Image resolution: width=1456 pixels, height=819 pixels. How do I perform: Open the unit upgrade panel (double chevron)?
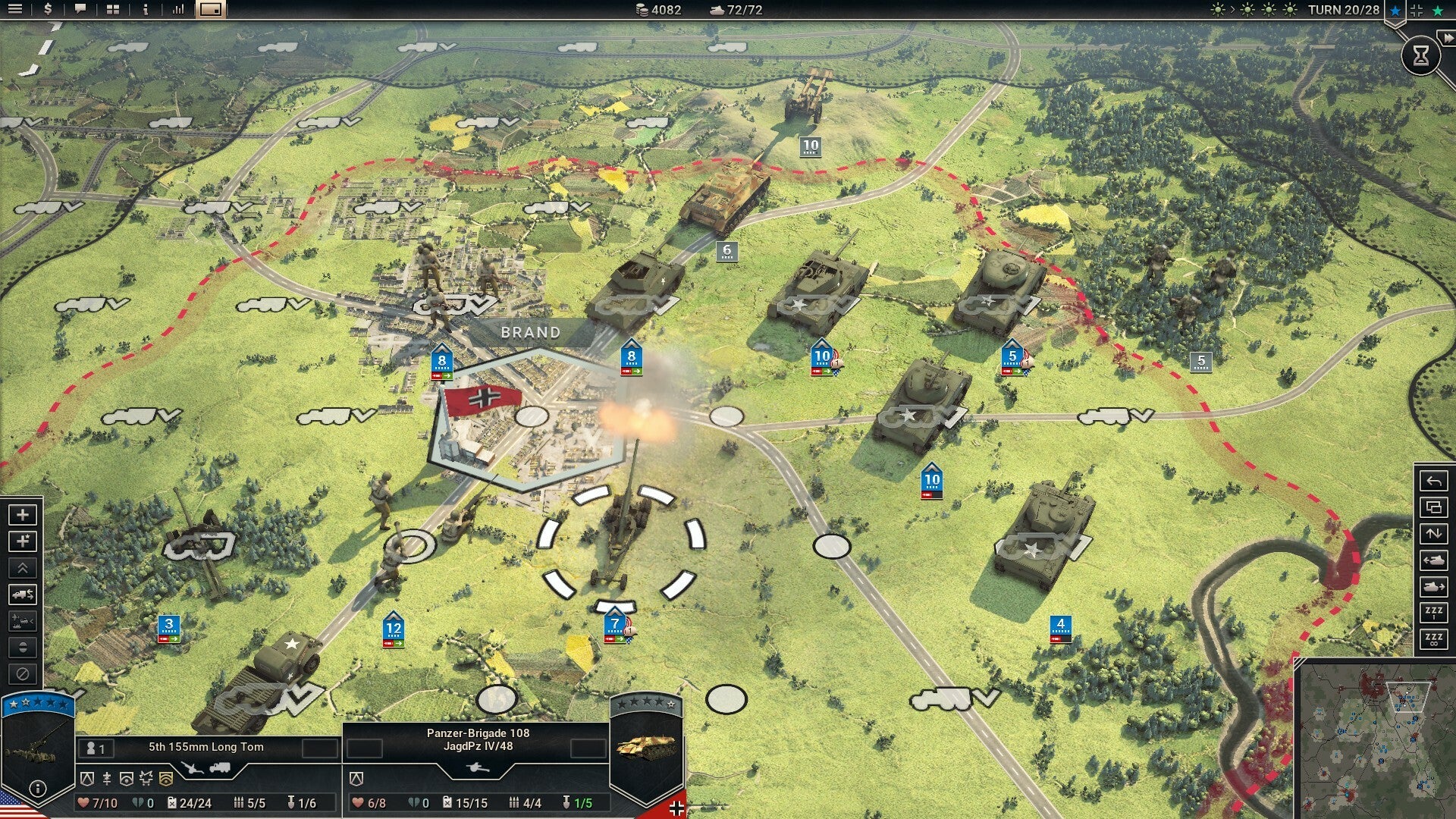pyautogui.click(x=23, y=568)
